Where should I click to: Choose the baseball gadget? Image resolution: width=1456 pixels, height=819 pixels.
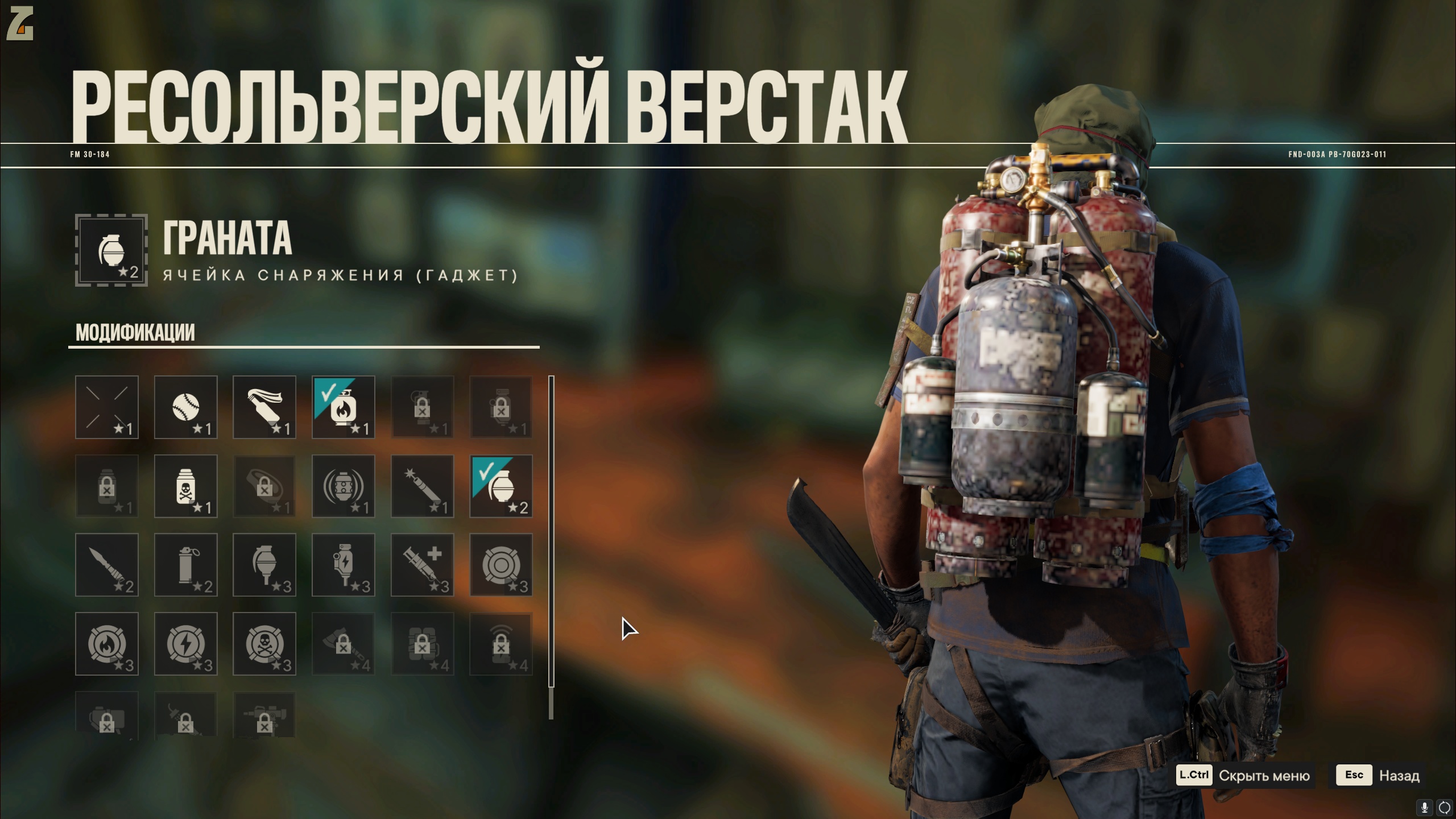click(185, 407)
